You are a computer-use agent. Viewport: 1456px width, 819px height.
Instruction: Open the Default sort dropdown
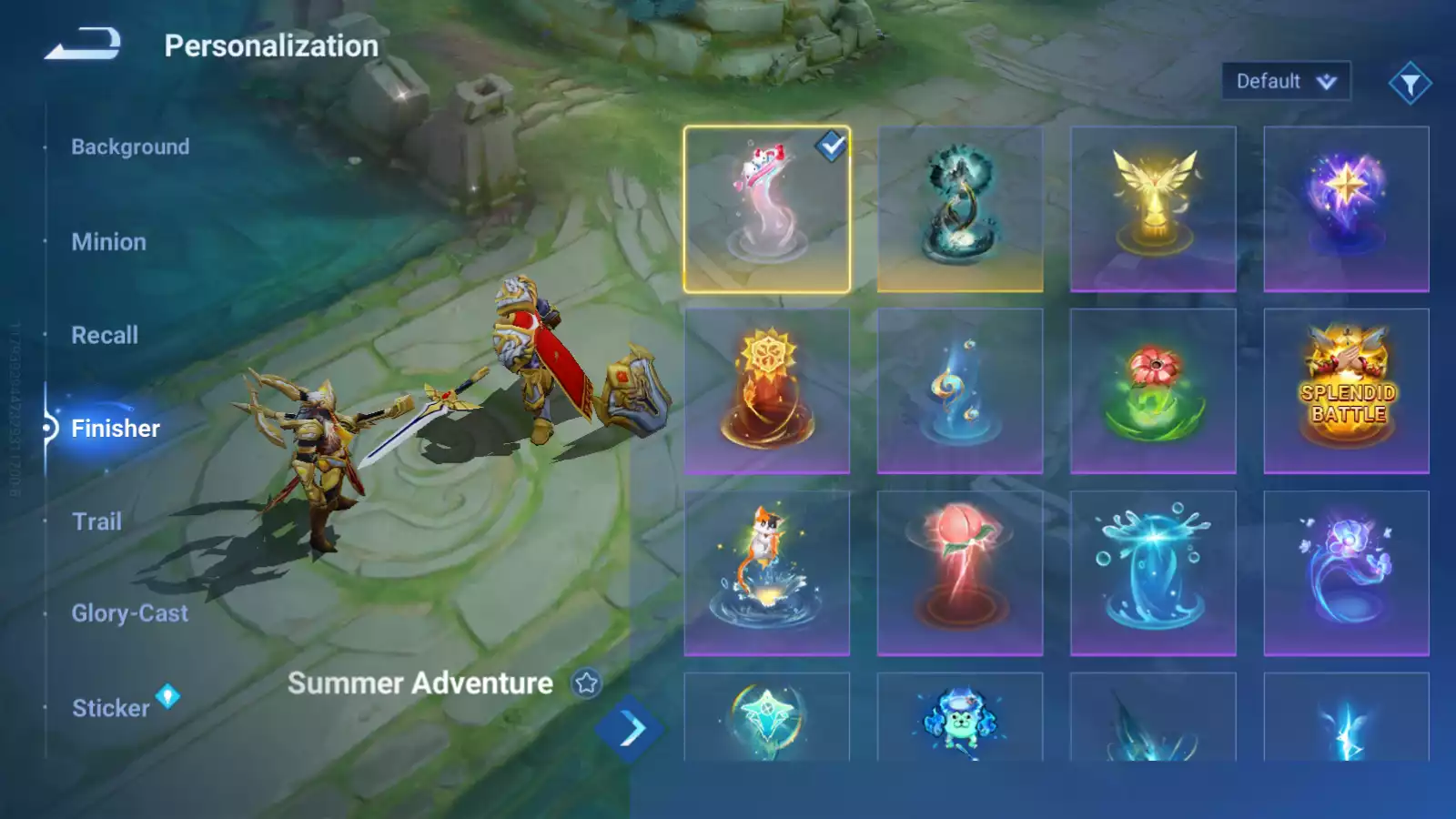[1286, 82]
